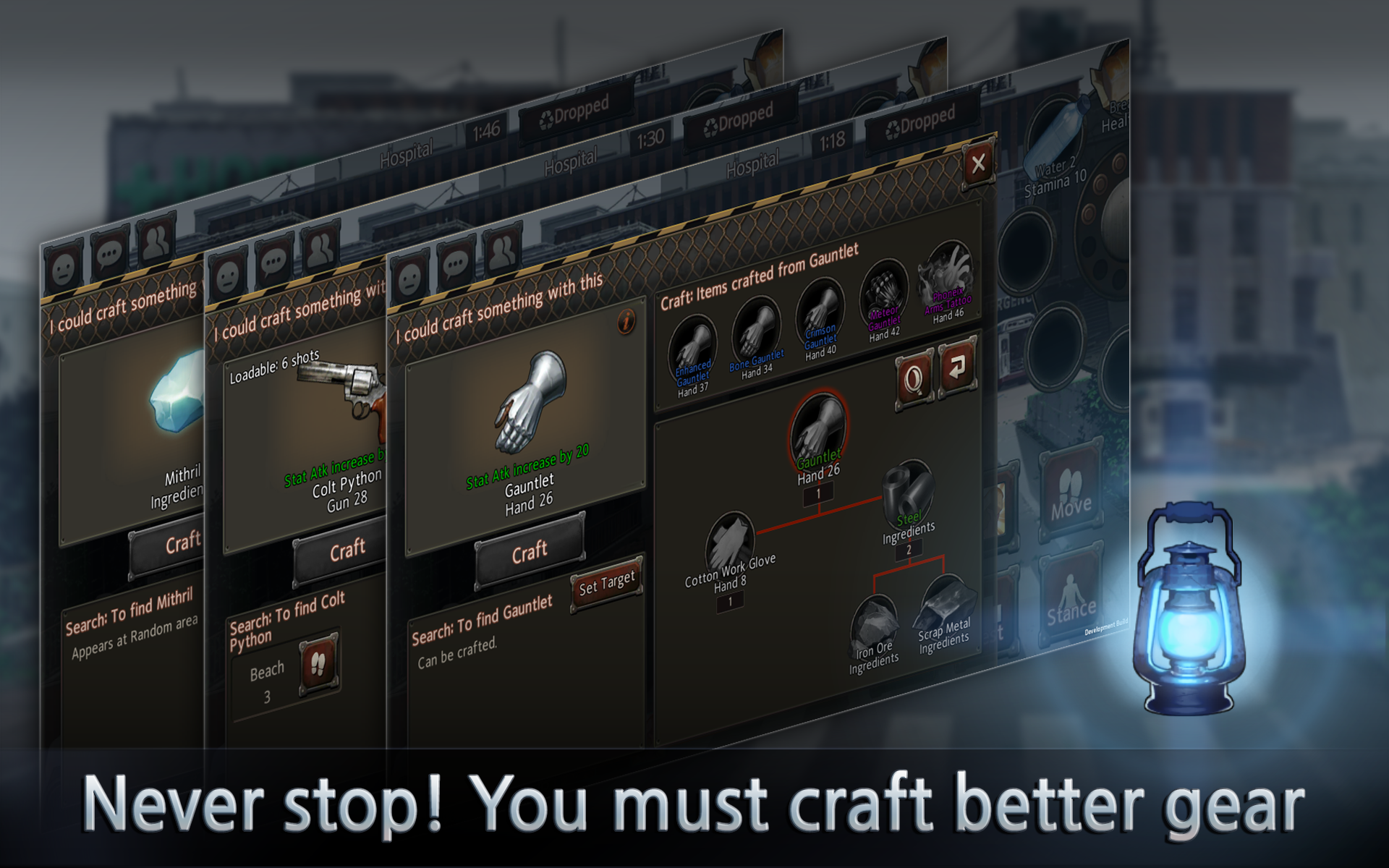Select the Enhanced Gauntlet Hand 37
This screenshot has width=1389, height=868.
click(x=692, y=344)
